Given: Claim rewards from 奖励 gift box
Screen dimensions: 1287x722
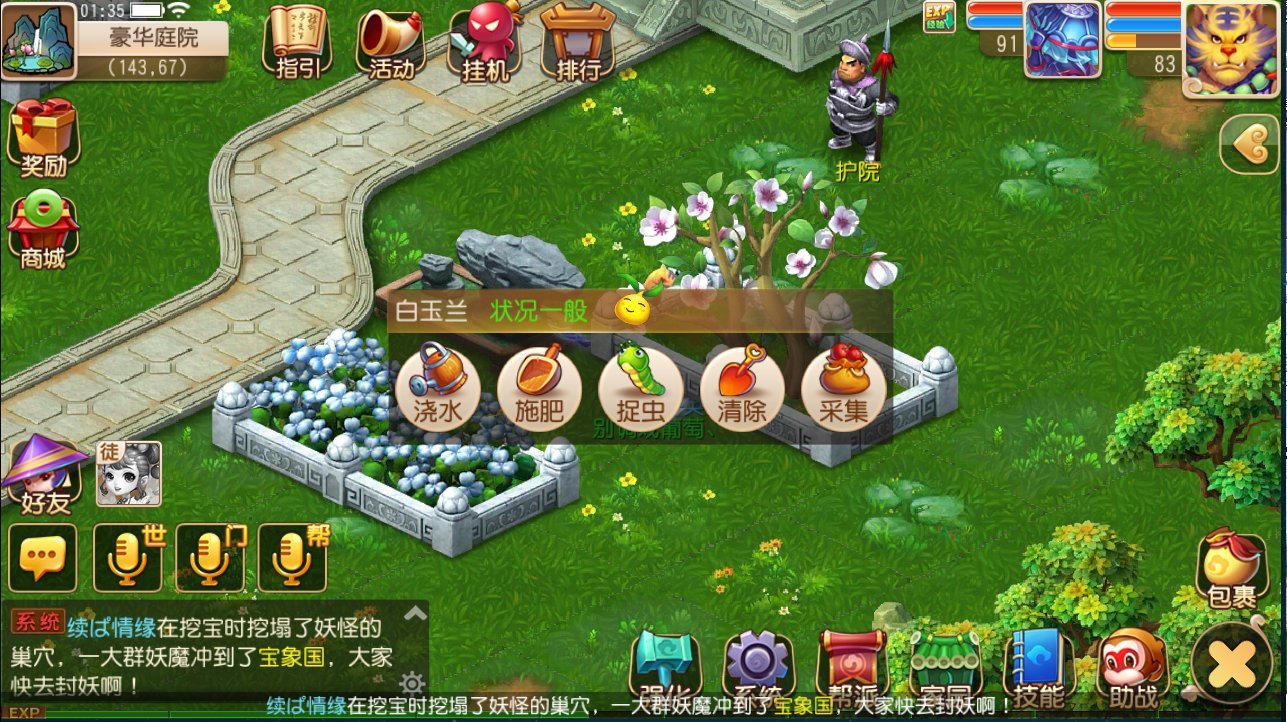Looking at the screenshot, I should click(x=43, y=137).
